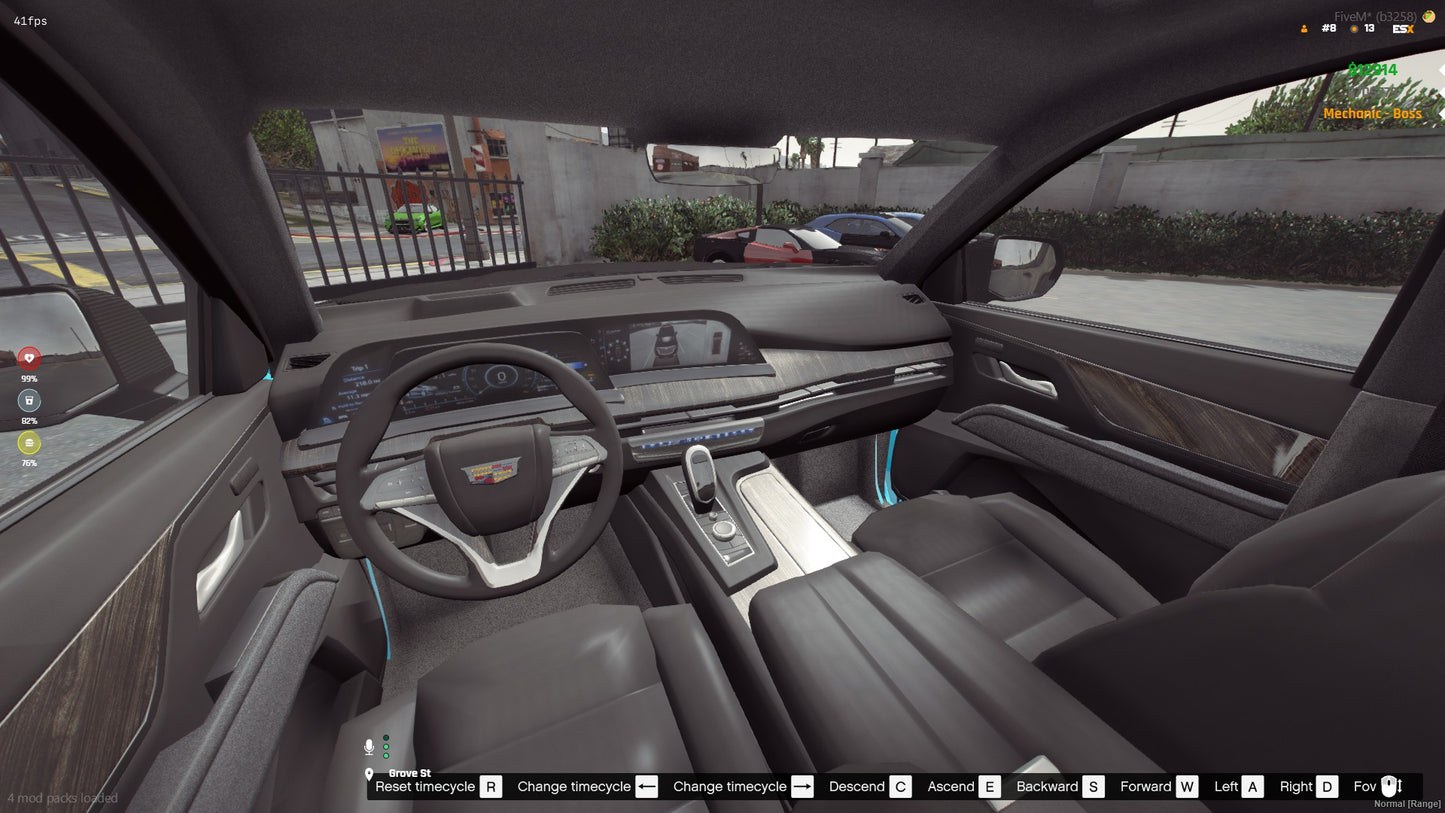
Task: Click the green $12914 money counter
Action: [x=1371, y=69]
